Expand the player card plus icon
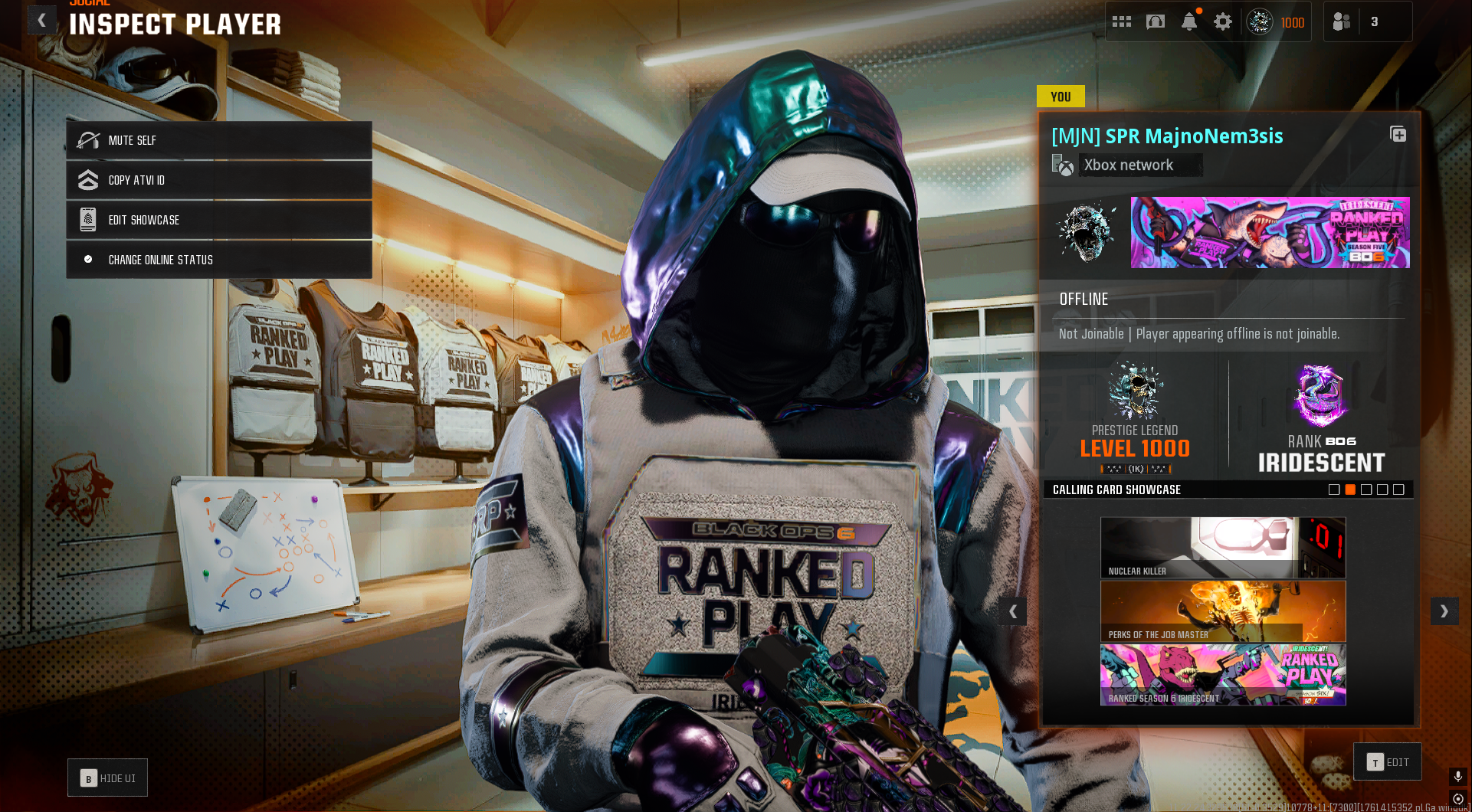This screenshot has height=812, width=1472. [x=1398, y=135]
